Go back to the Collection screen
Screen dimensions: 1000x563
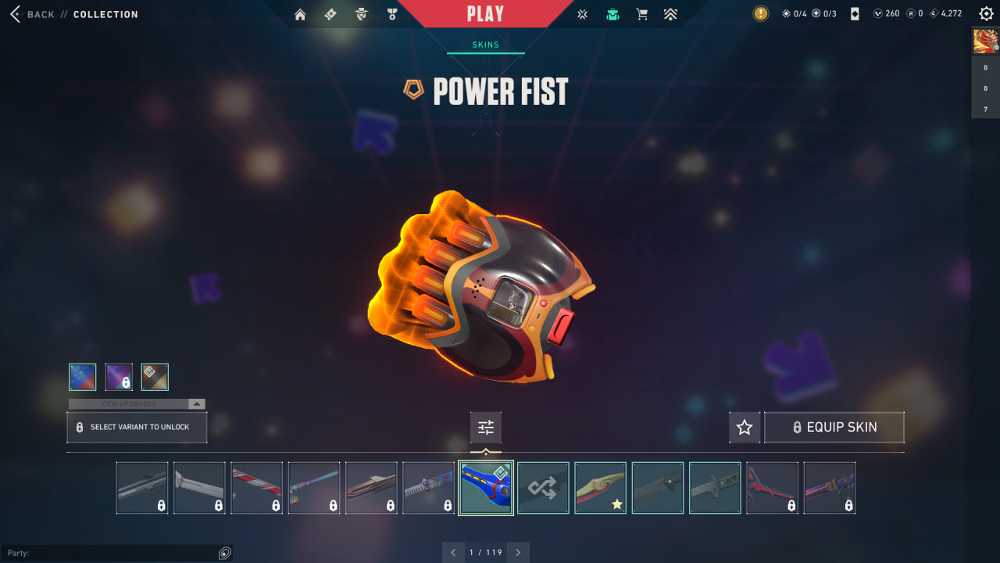[x=30, y=15]
